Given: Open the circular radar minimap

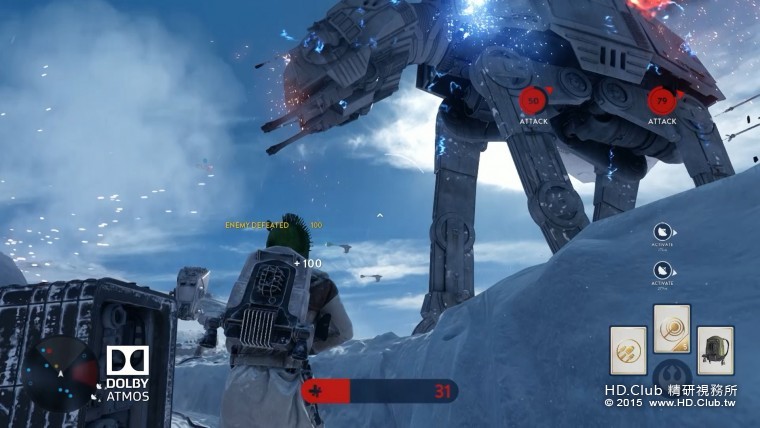Looking at the screenshot, I should click(60, 372).
